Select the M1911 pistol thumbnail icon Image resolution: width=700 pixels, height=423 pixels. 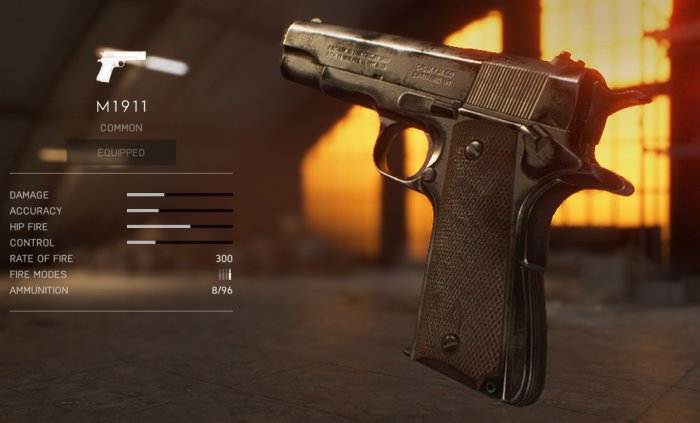click(x=120, y=66)
